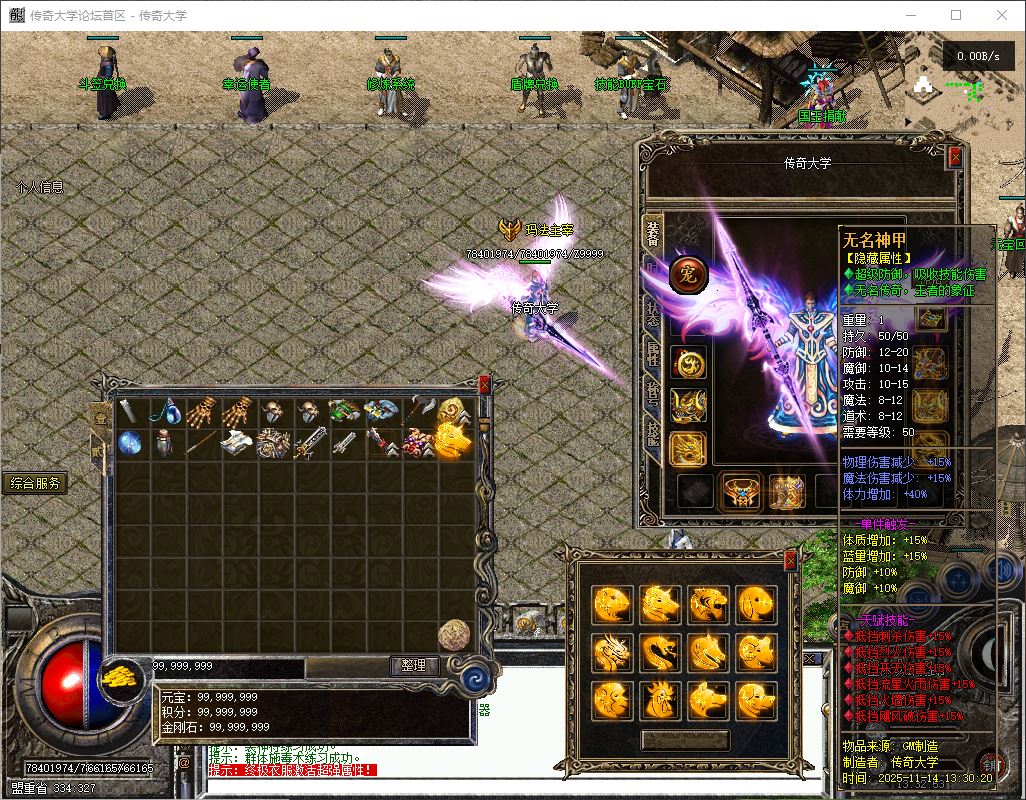The height and width of the screenshot is (800, 1026).
Task: Click the round 宠 pet button
Action: pyautogui.click(x=688, y=273)
